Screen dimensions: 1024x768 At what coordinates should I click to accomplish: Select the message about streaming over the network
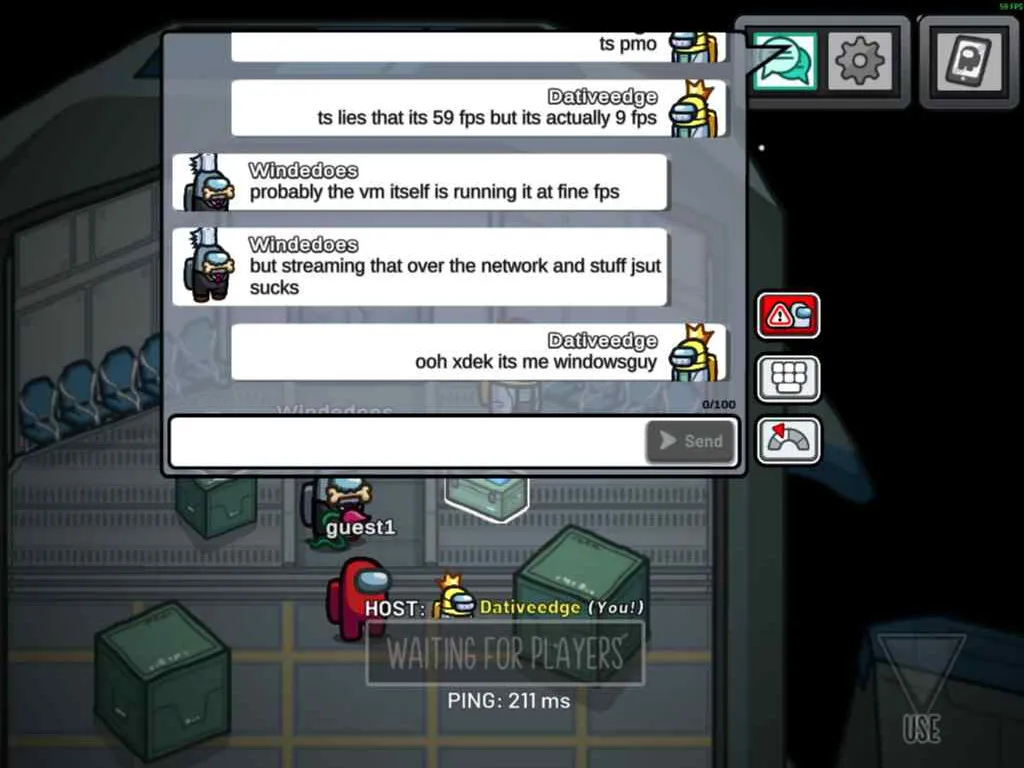point(455,276)
